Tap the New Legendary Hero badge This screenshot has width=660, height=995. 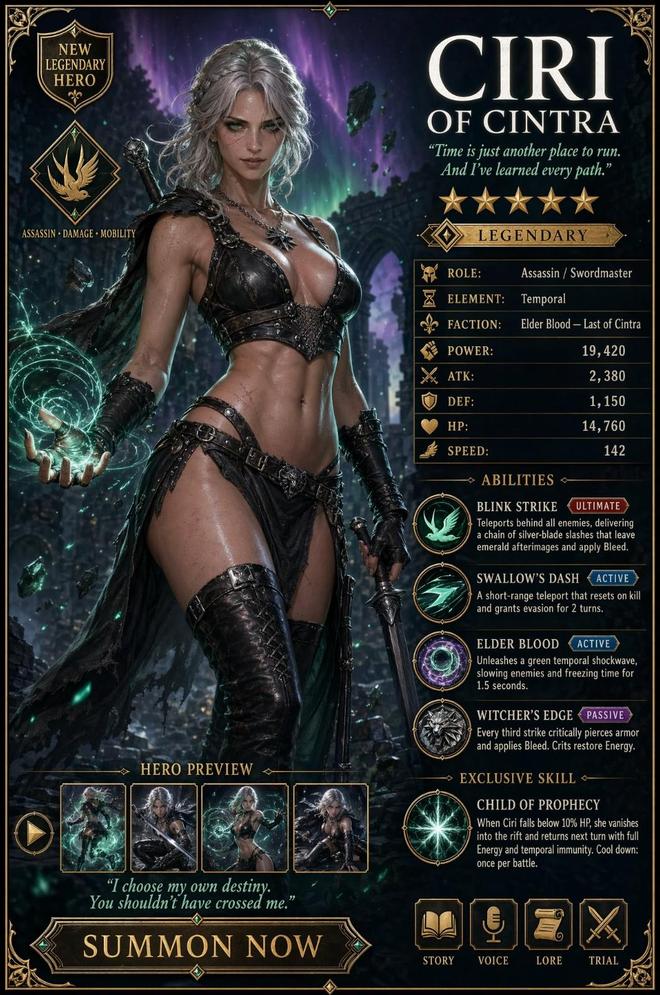pyautogui.click(x=74, y=66)
